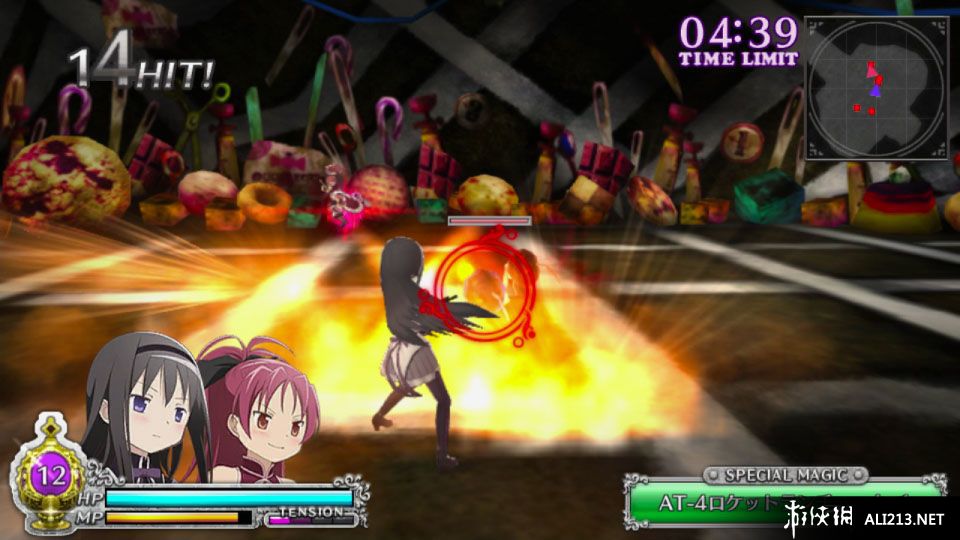
Task: Click the circular minimap
Action: (x=876, y=87)
